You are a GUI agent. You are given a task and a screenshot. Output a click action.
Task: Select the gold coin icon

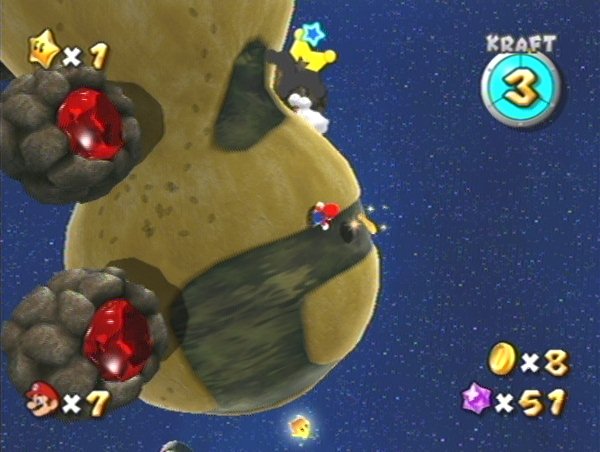(502, 360)
